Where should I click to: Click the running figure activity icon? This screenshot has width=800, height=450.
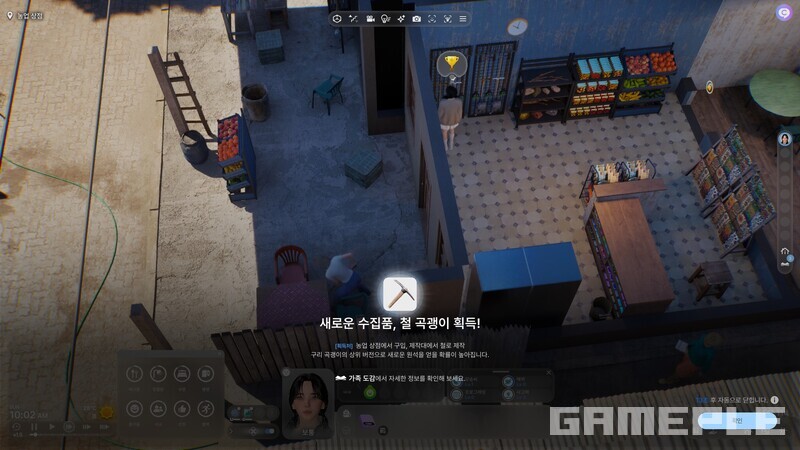click(x=205, y=409)
